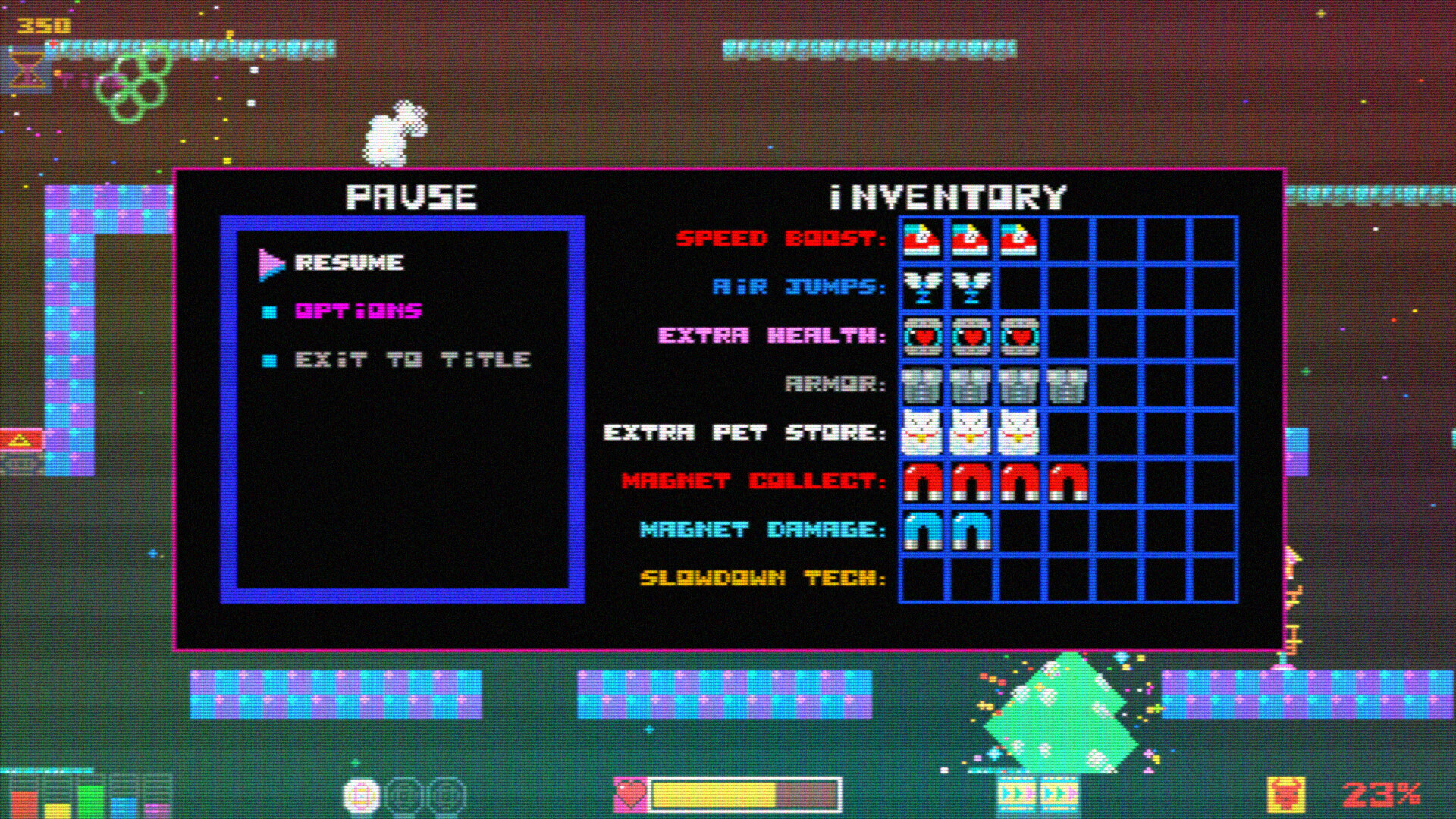Click a red Magnet Collect icon
1456x819 pixels.
click(x=922, y=482)
